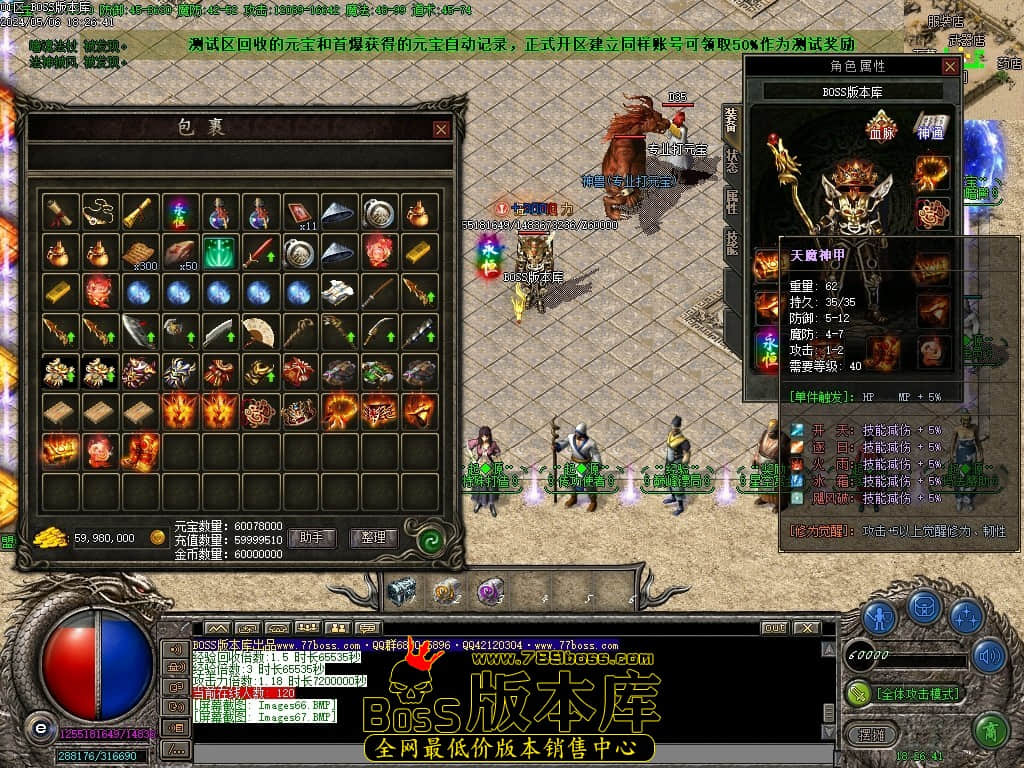Viewport: 1024px width, 768px height.
Task: Open the 属性 attributes tab
Action: 731,201
